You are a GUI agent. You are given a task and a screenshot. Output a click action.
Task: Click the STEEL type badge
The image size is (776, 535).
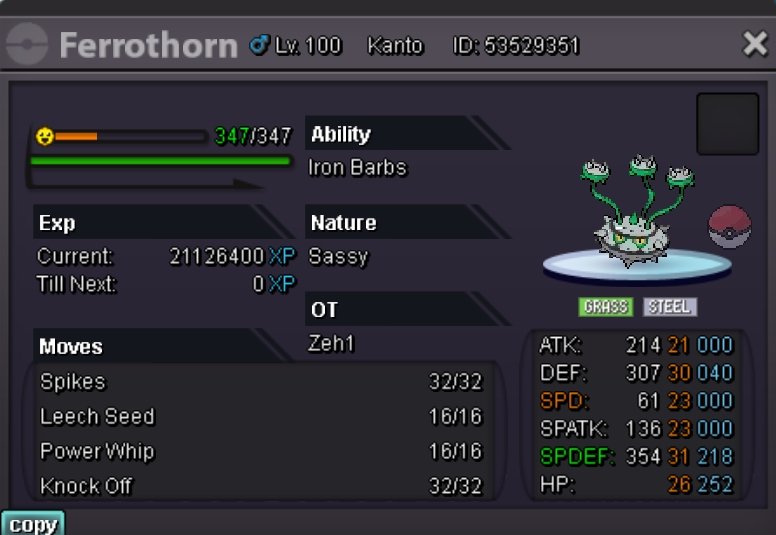pyautogui.click(x=670, y=307)
